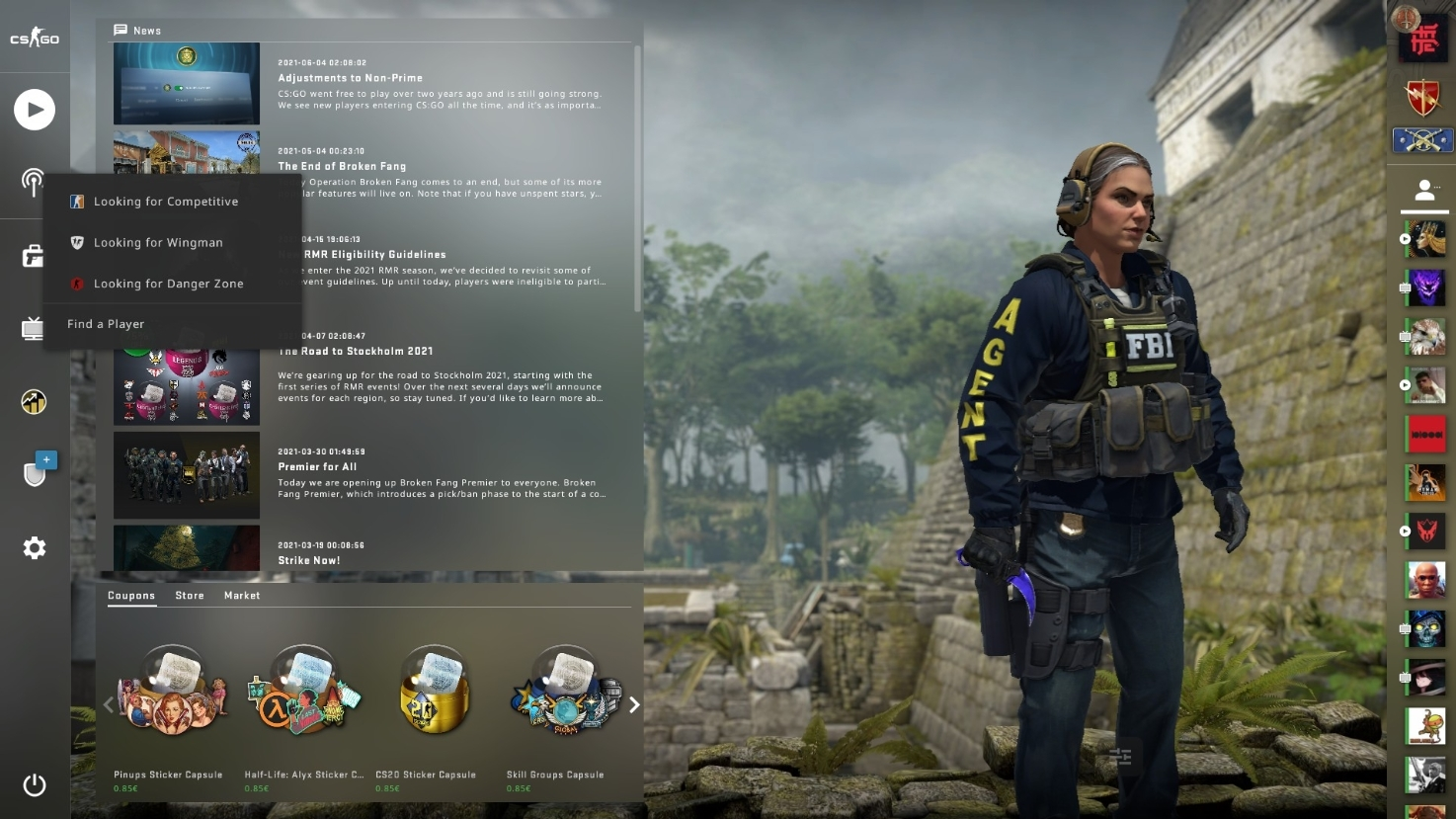This screenshot has height=819, width=1456.
Task: Click the CS:GO logo in the sidebar
Action: [35, 38]
